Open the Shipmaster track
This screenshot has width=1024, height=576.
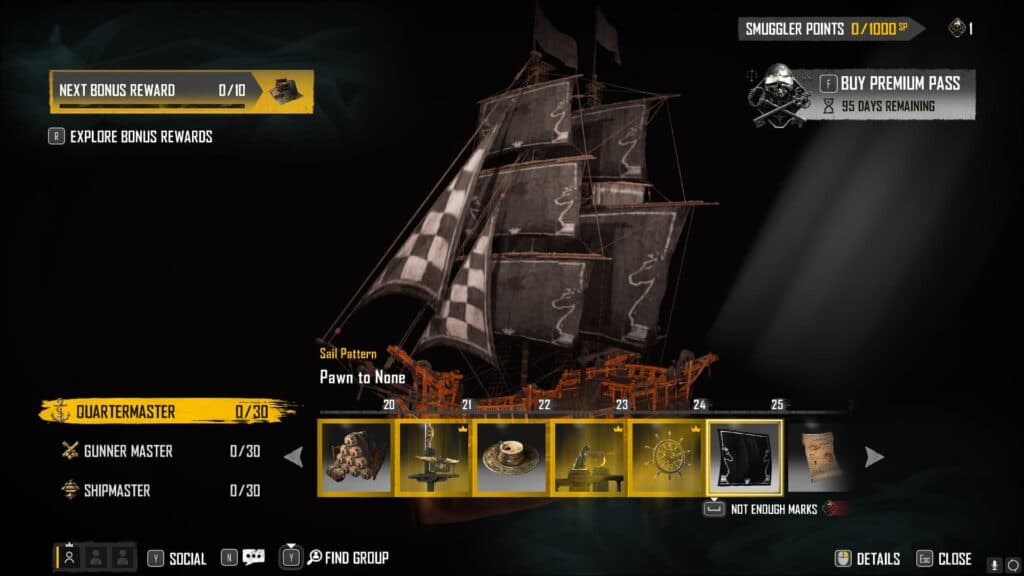coord(117,490)
